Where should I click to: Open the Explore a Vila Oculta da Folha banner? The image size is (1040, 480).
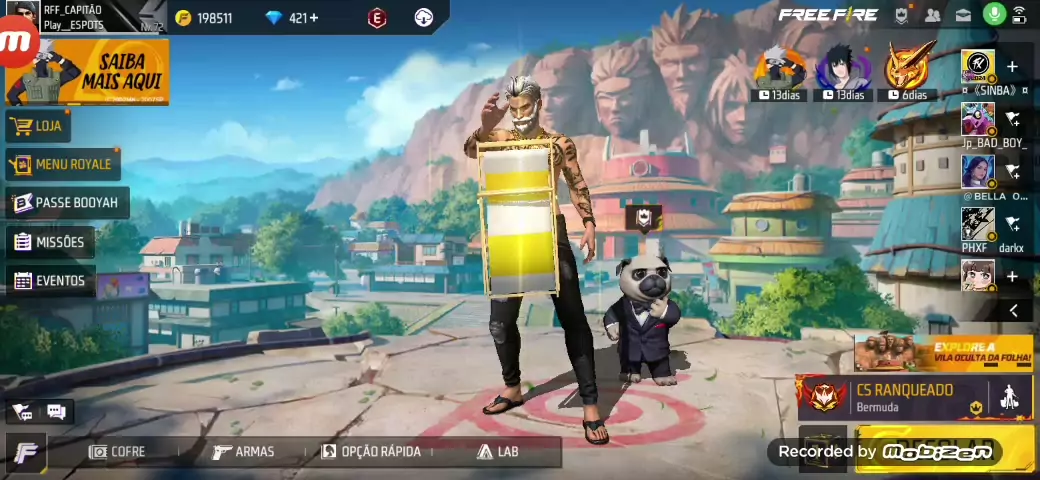click(x=943, y=352)
